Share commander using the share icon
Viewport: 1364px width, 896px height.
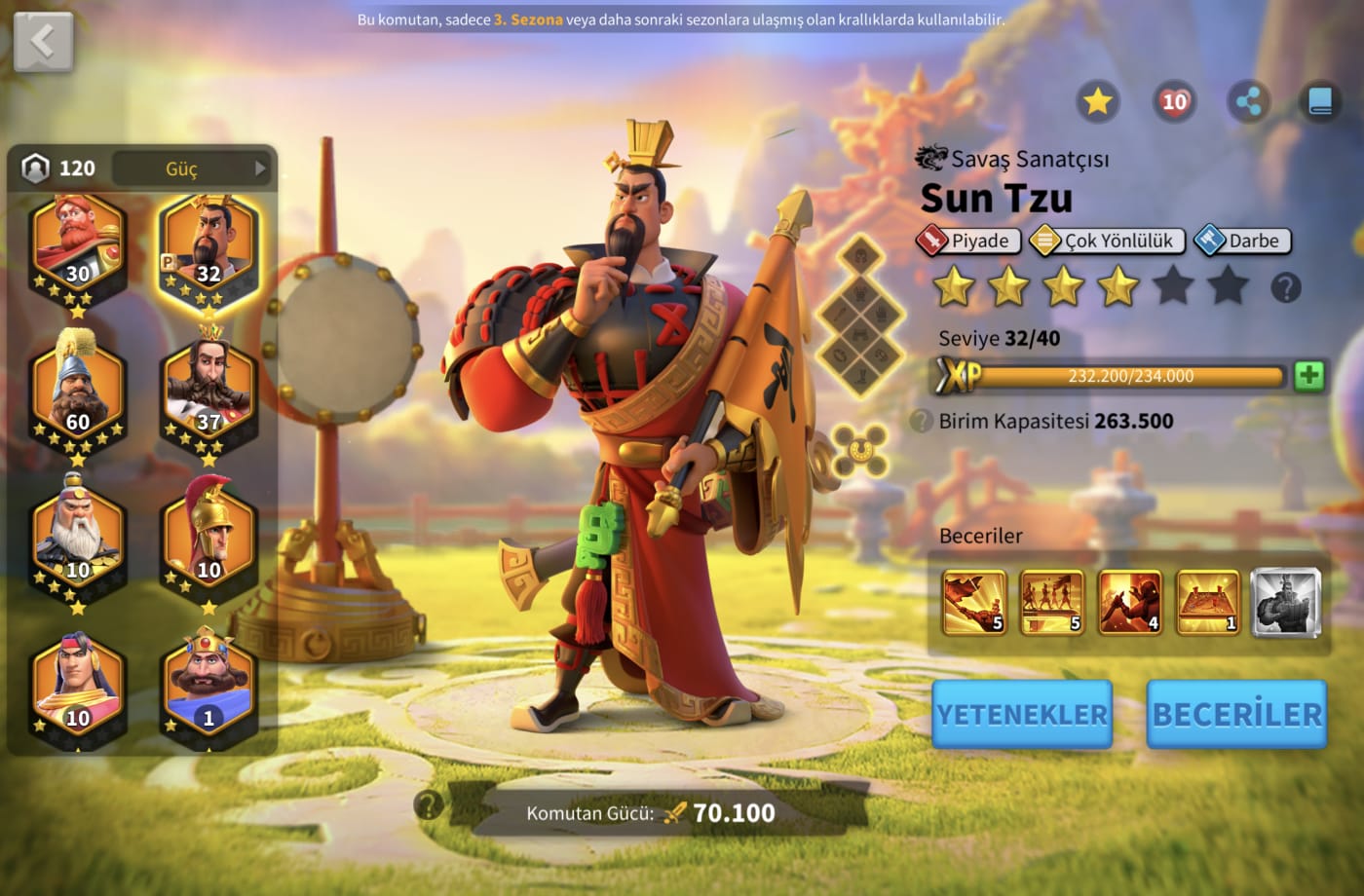pos(1248,101)
